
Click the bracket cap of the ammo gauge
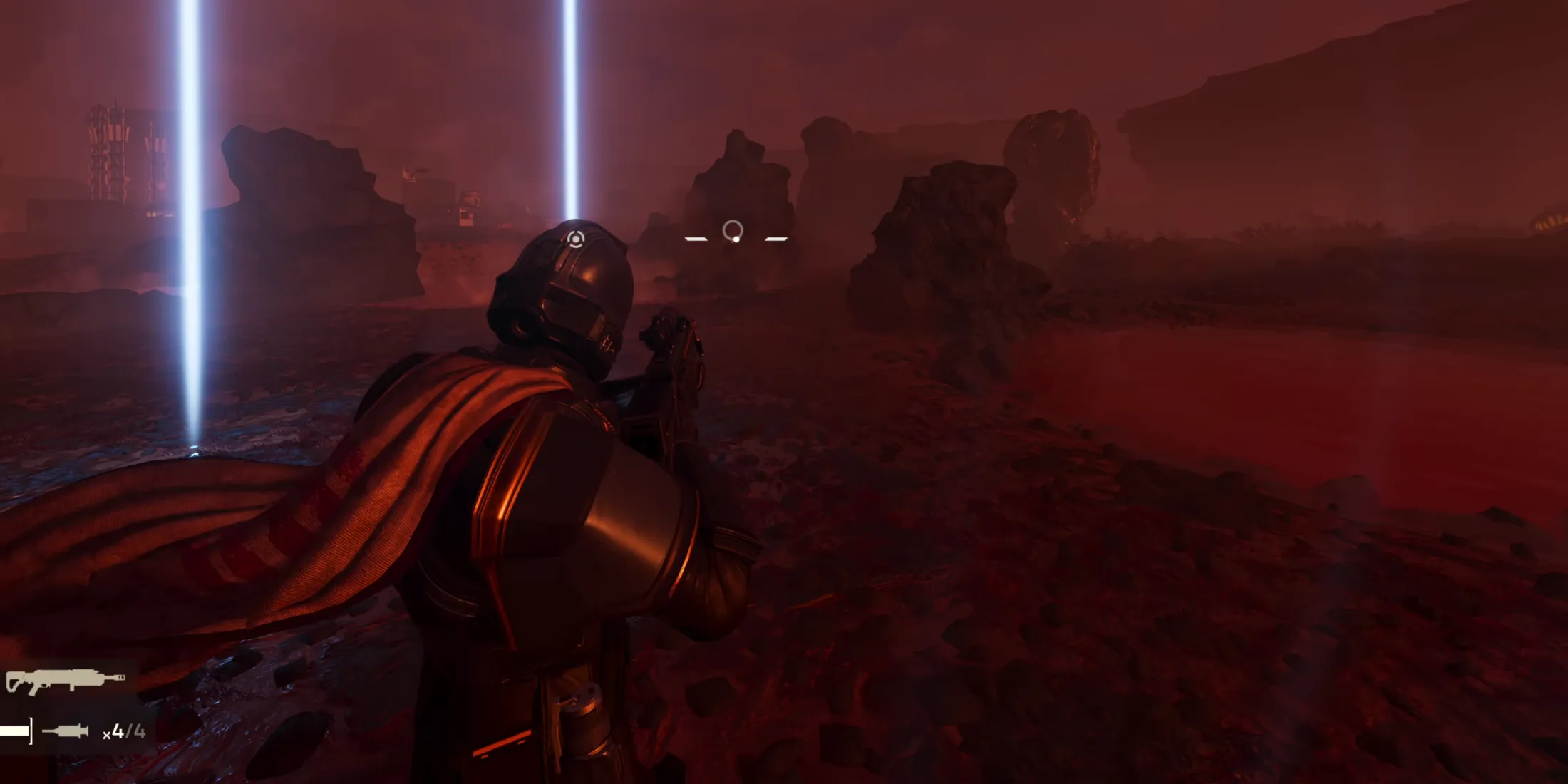click(x=31, y=731)
